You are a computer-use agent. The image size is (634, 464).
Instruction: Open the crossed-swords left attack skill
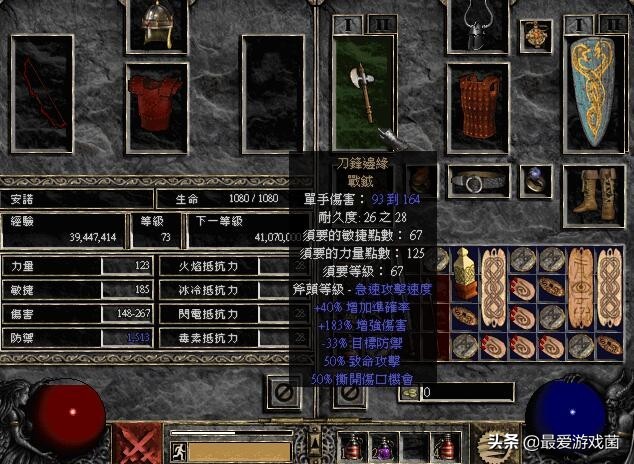(139, 444)
